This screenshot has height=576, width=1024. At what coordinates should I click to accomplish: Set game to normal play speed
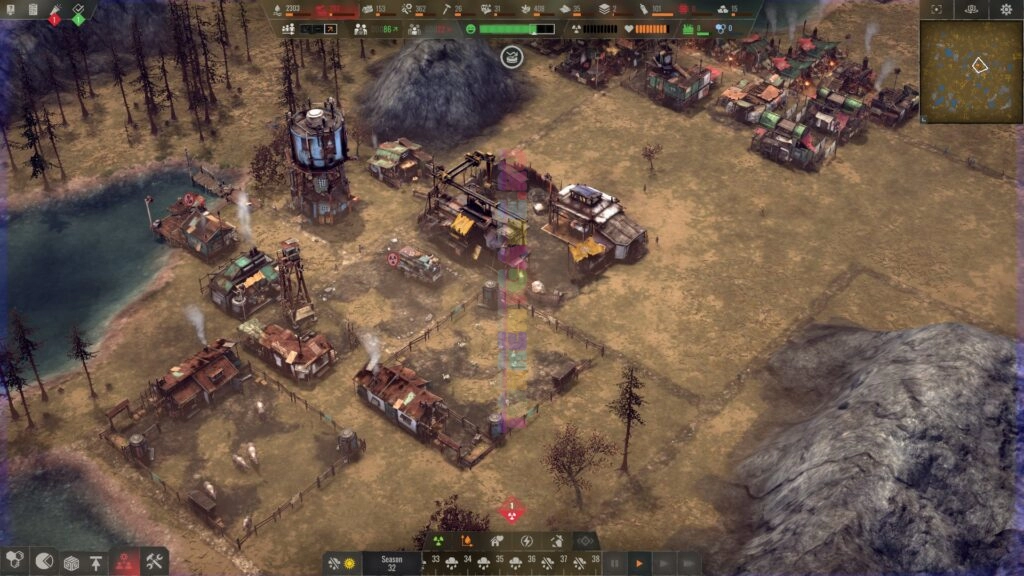pos(638,564)
